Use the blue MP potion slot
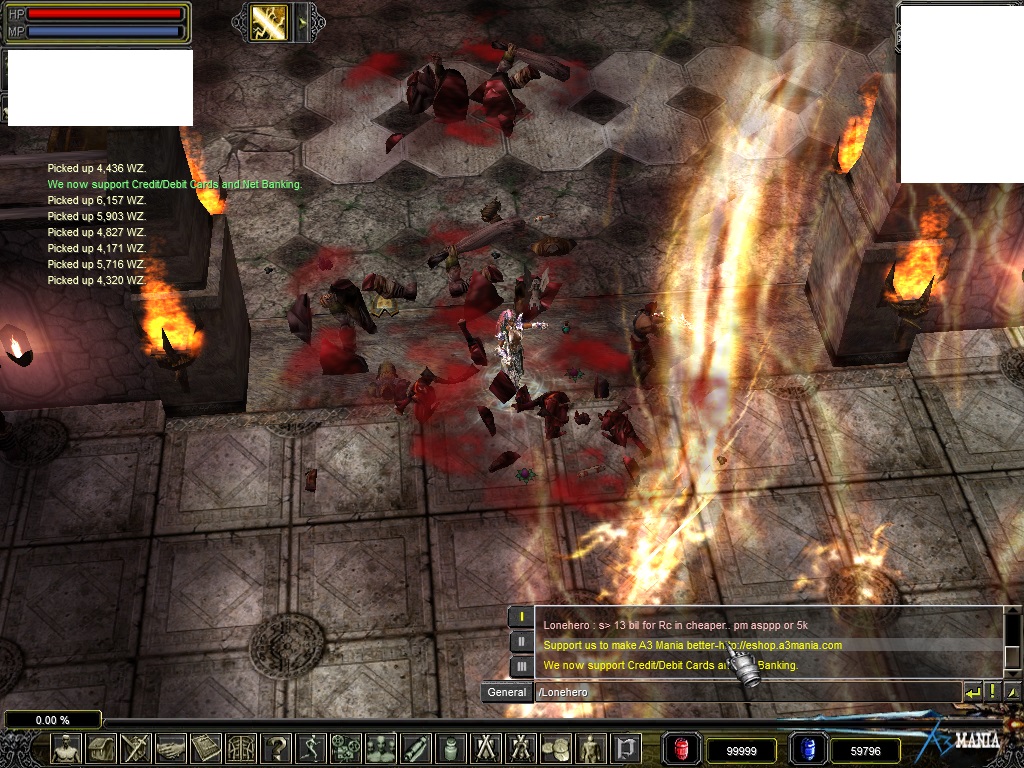 (807, 749)
